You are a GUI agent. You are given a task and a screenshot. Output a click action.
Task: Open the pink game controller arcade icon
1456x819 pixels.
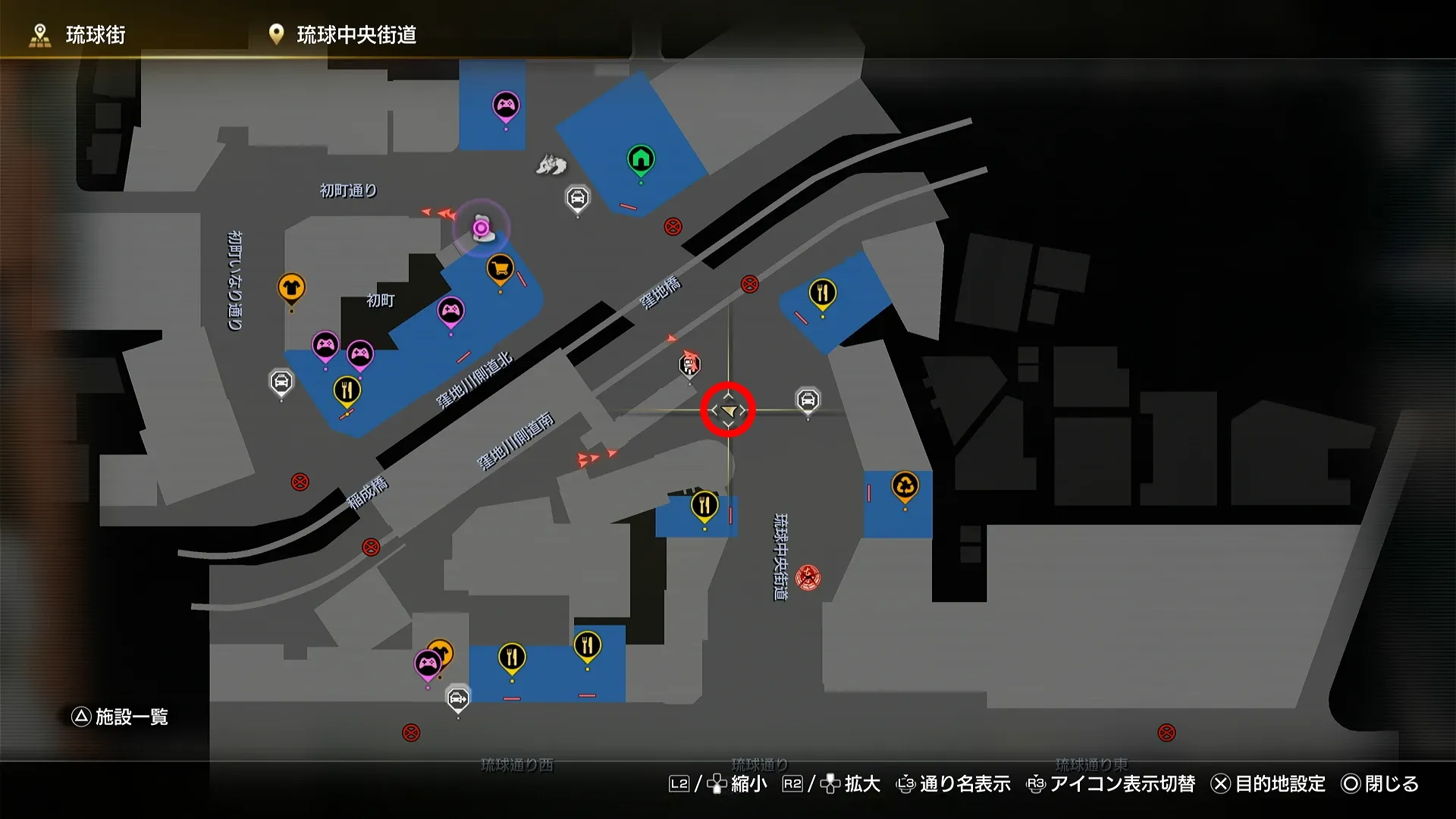507,102
